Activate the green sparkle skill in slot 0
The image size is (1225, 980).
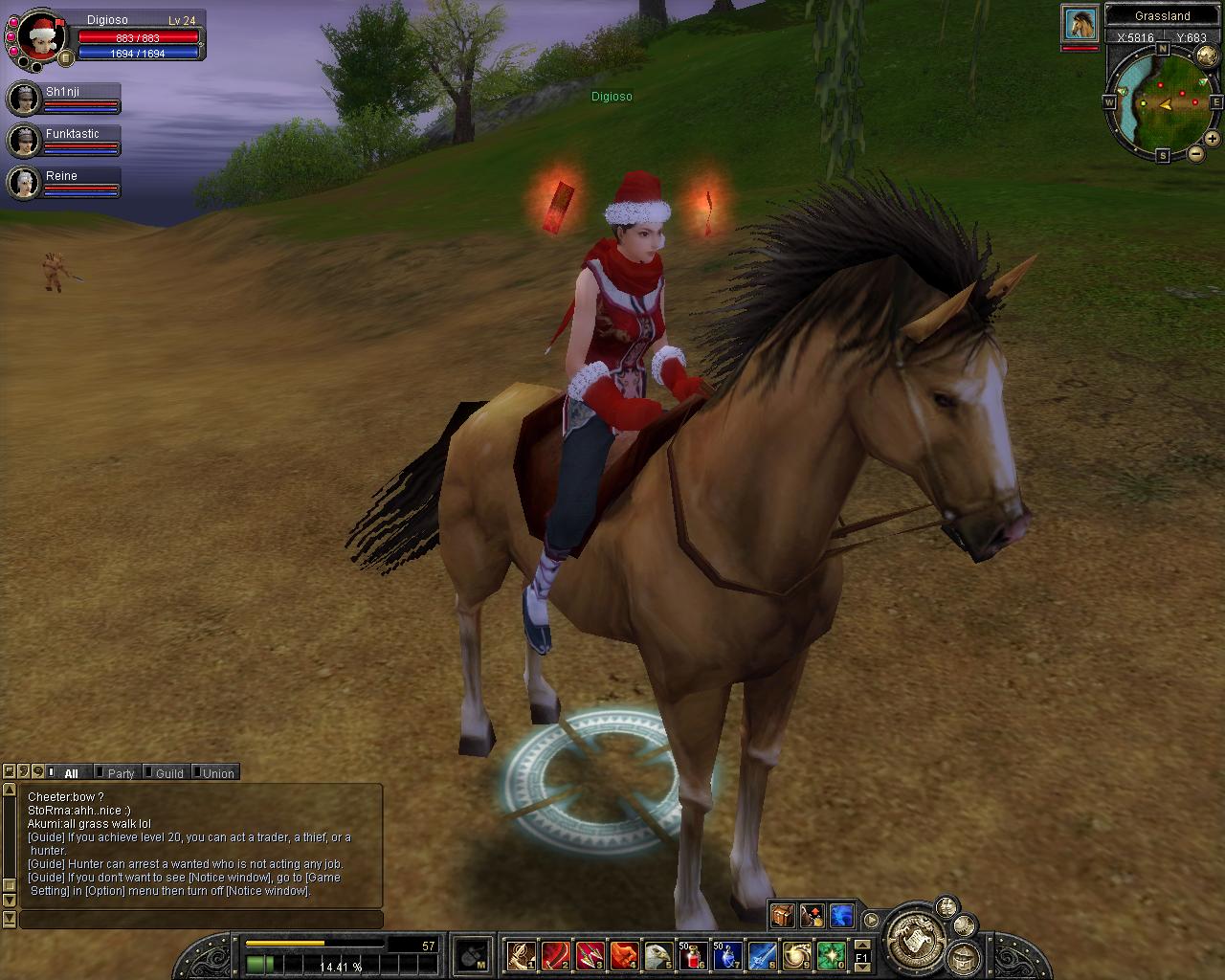pyautogui.click(x=830, y=954)
